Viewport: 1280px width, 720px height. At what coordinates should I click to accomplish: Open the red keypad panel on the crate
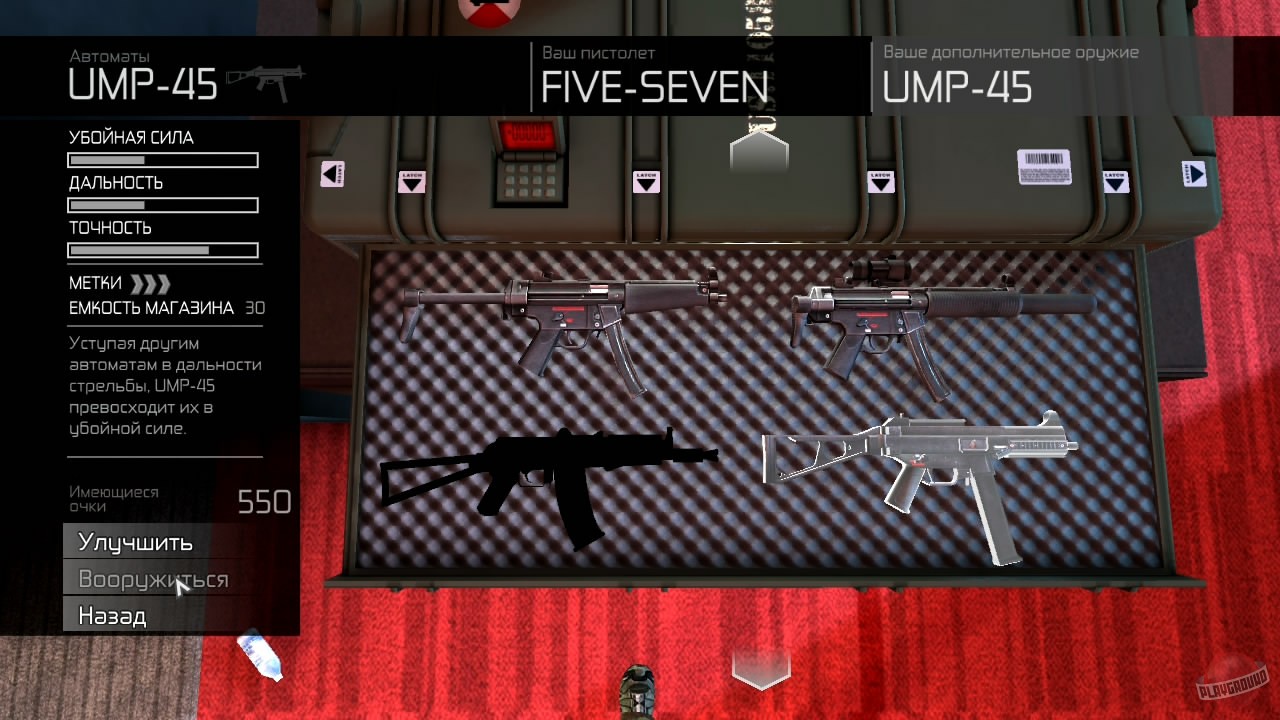(x=528, y=165)
